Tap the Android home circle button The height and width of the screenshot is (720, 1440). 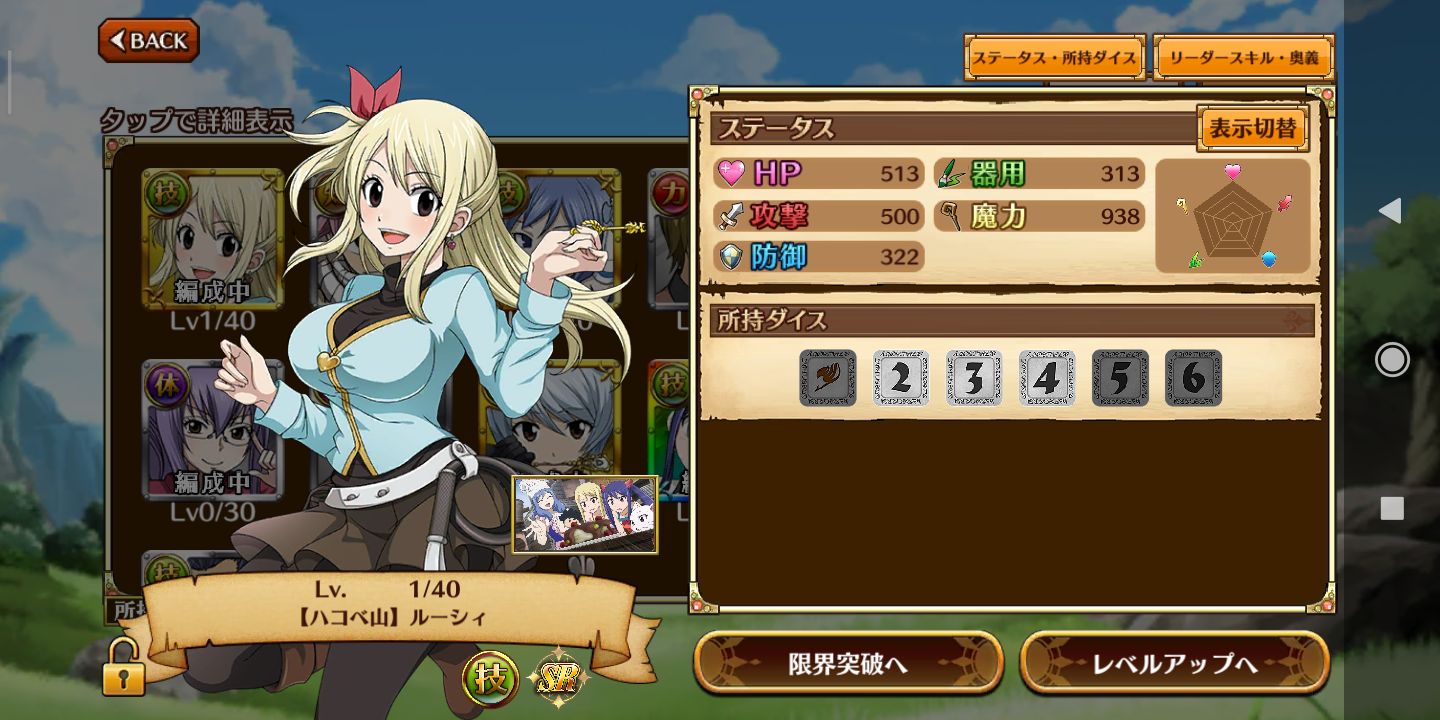click(1391, 359)
